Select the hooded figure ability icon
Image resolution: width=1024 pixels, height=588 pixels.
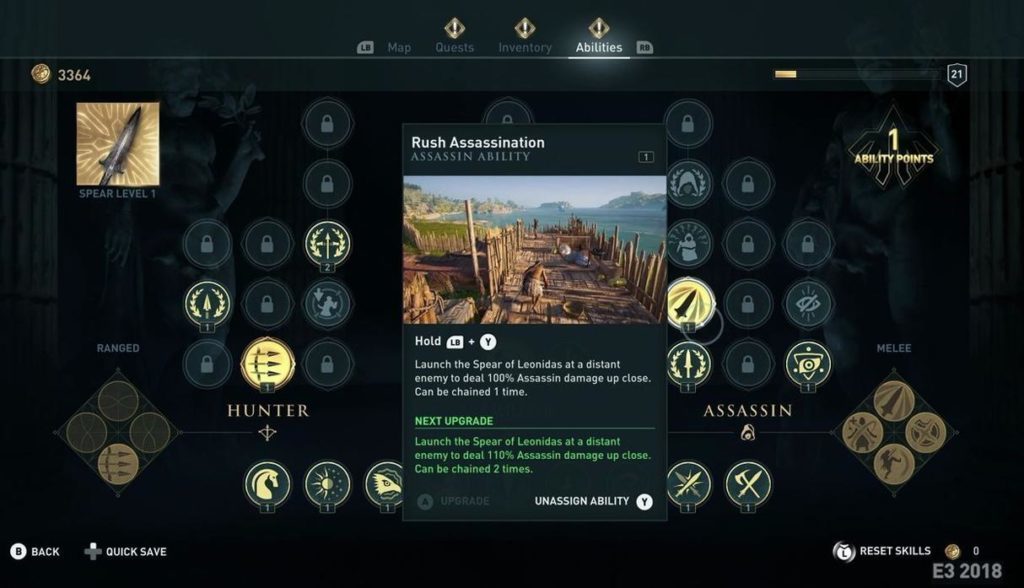click(x=687, y=183)
